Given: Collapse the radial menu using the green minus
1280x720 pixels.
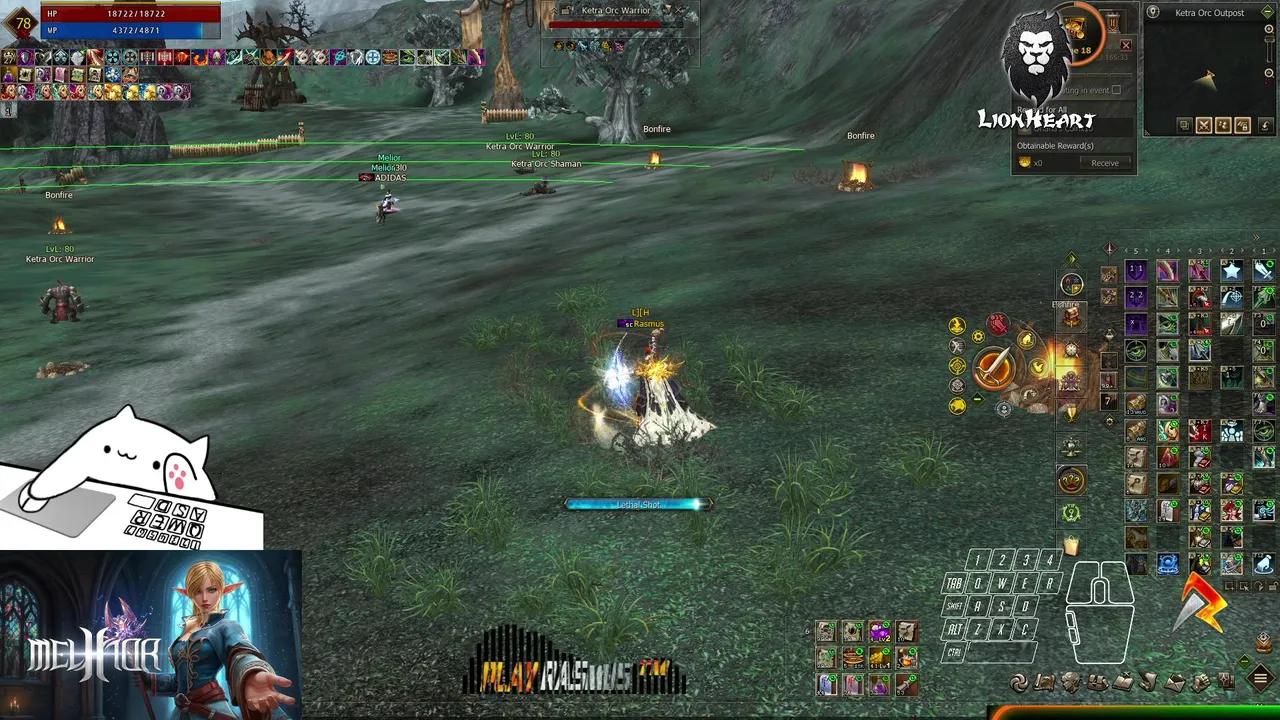Looking at the screenshot, I should coord(977,398).
